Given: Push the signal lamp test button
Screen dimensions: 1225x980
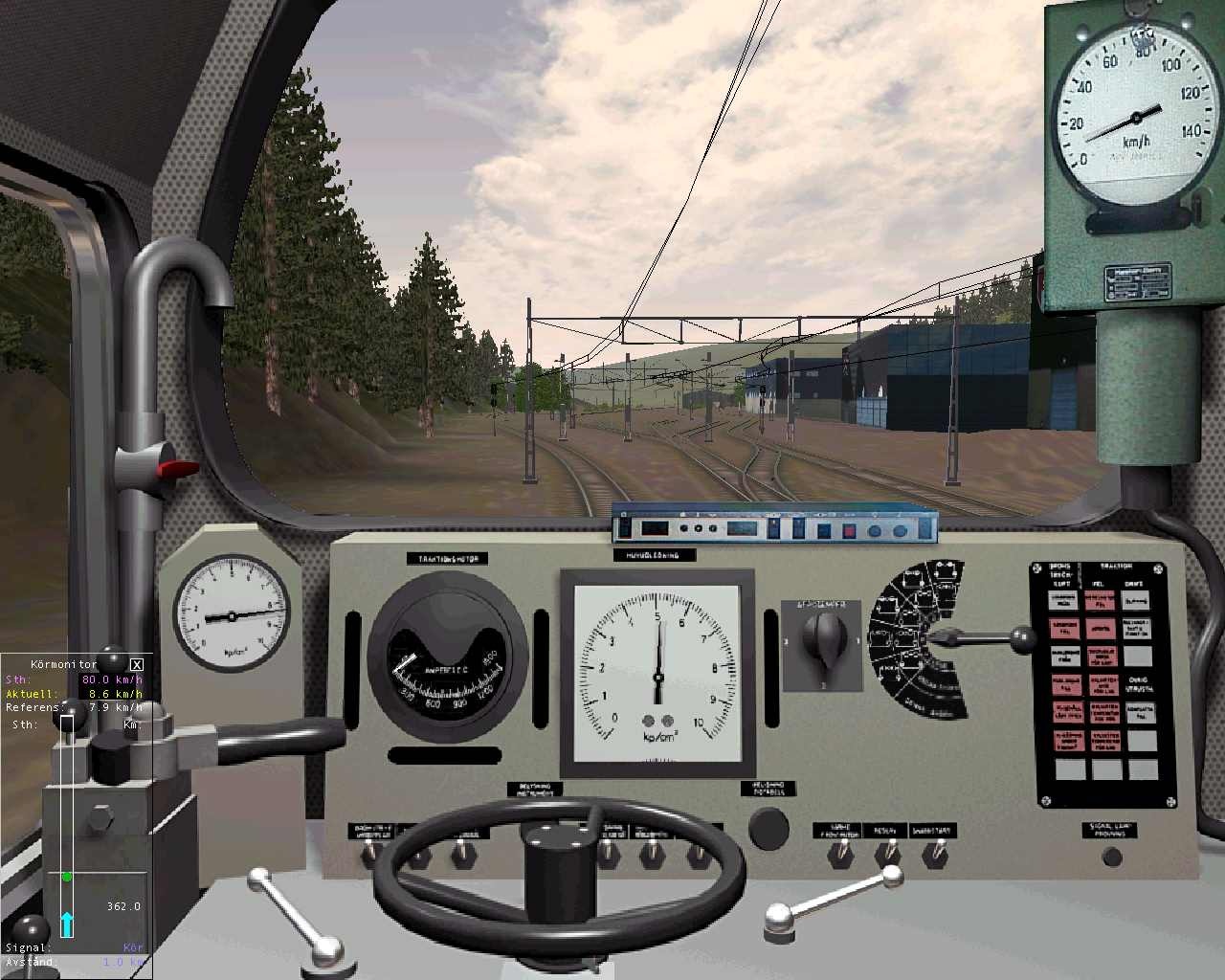Looking at the screenshot, I should [x=1111, y=857].
